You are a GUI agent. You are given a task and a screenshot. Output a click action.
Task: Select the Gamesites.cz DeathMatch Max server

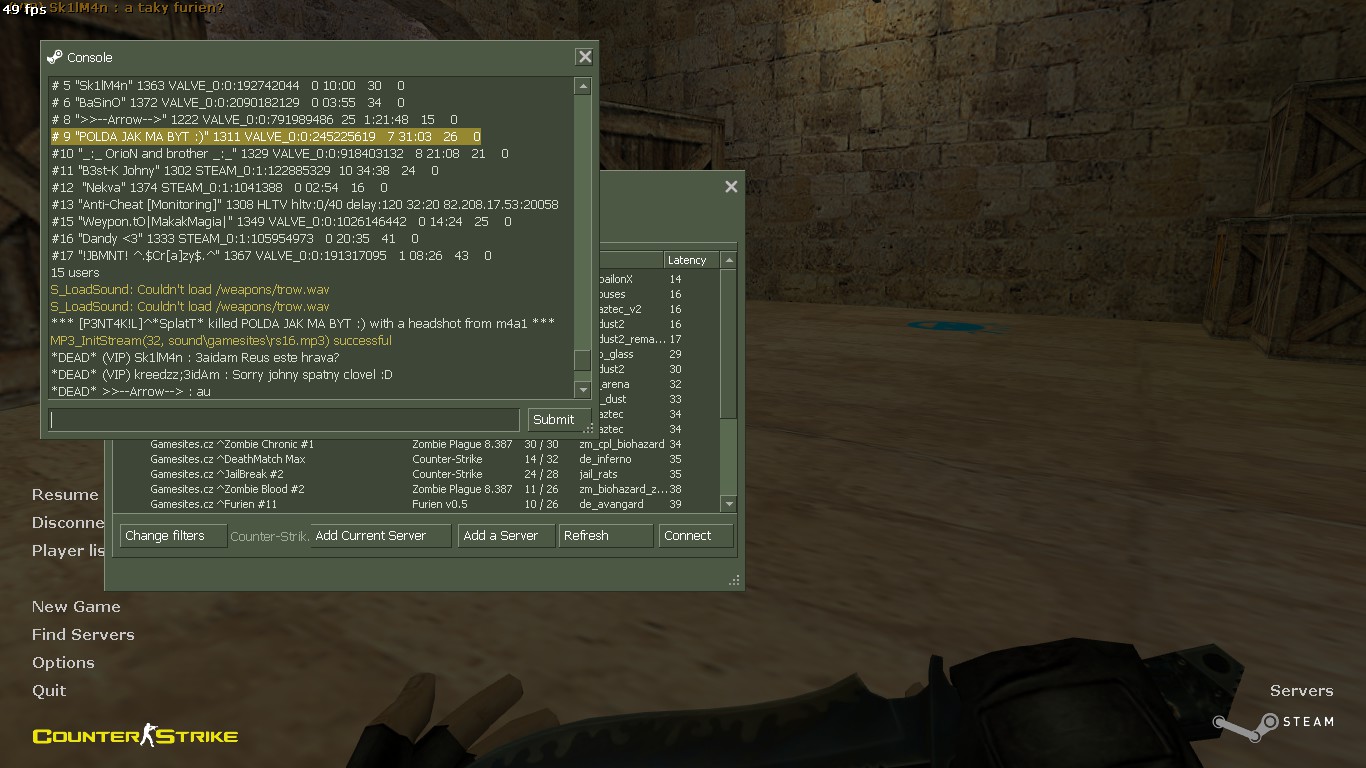click(228, 459)
